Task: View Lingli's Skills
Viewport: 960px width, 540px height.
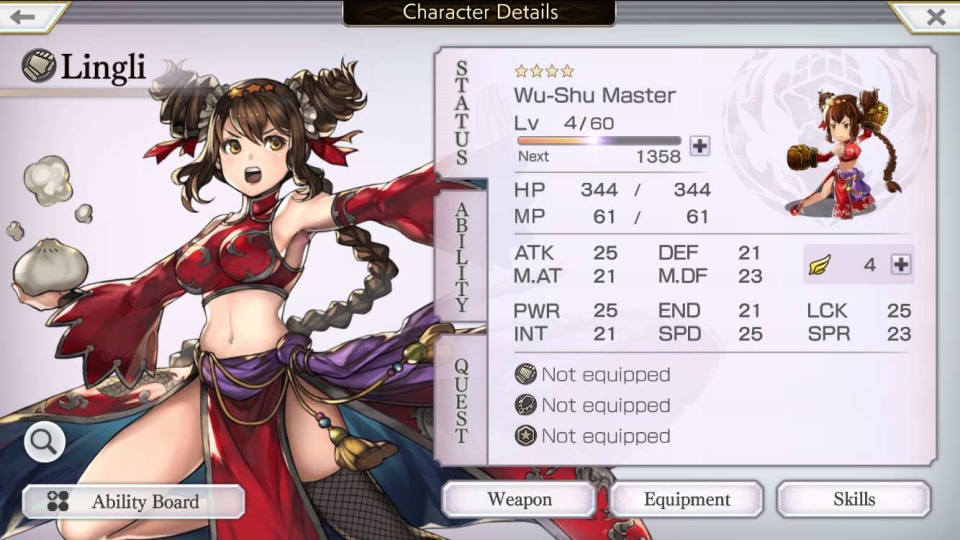Action: [853, 499]
